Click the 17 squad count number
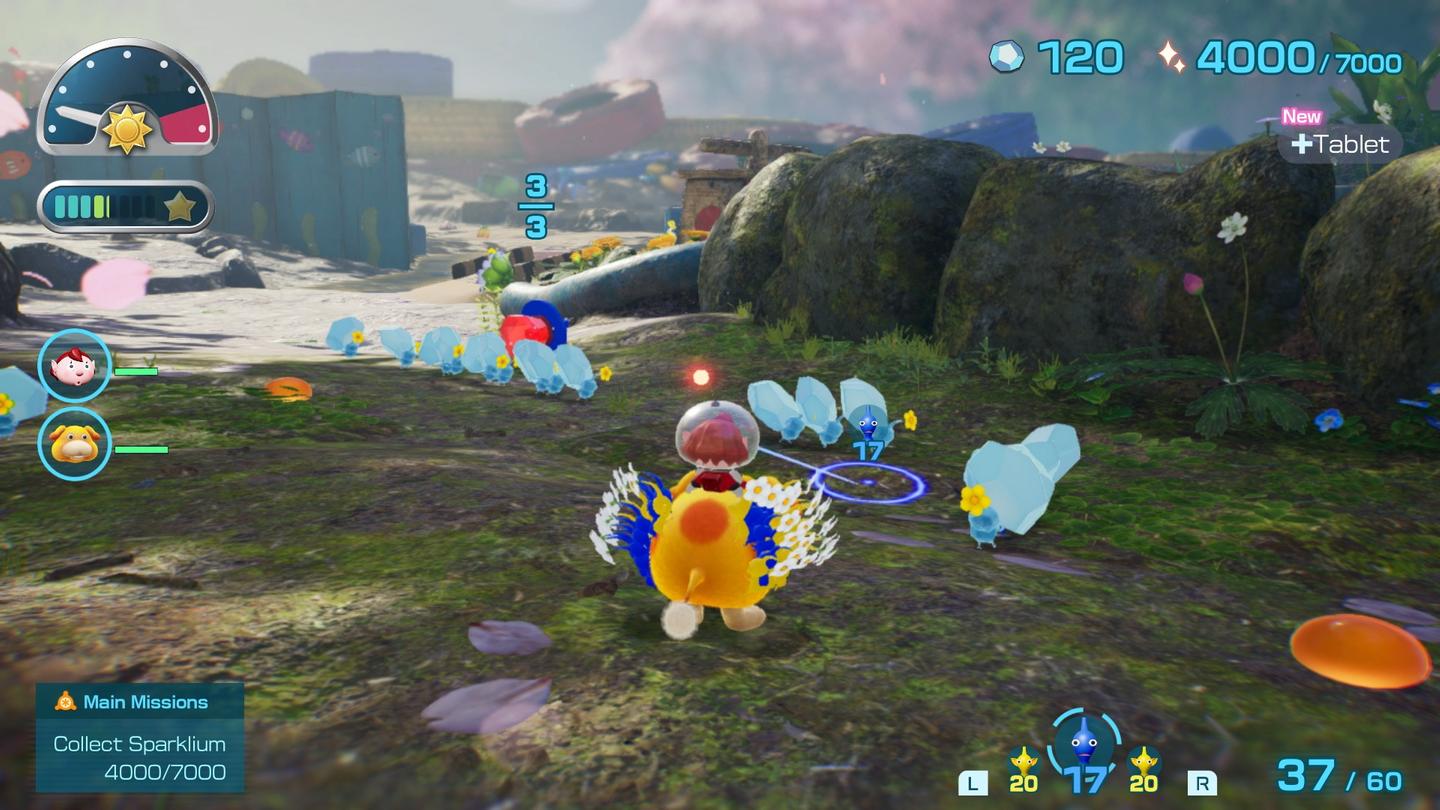This screenshot has width=1440, height=810. (1087, 779)
